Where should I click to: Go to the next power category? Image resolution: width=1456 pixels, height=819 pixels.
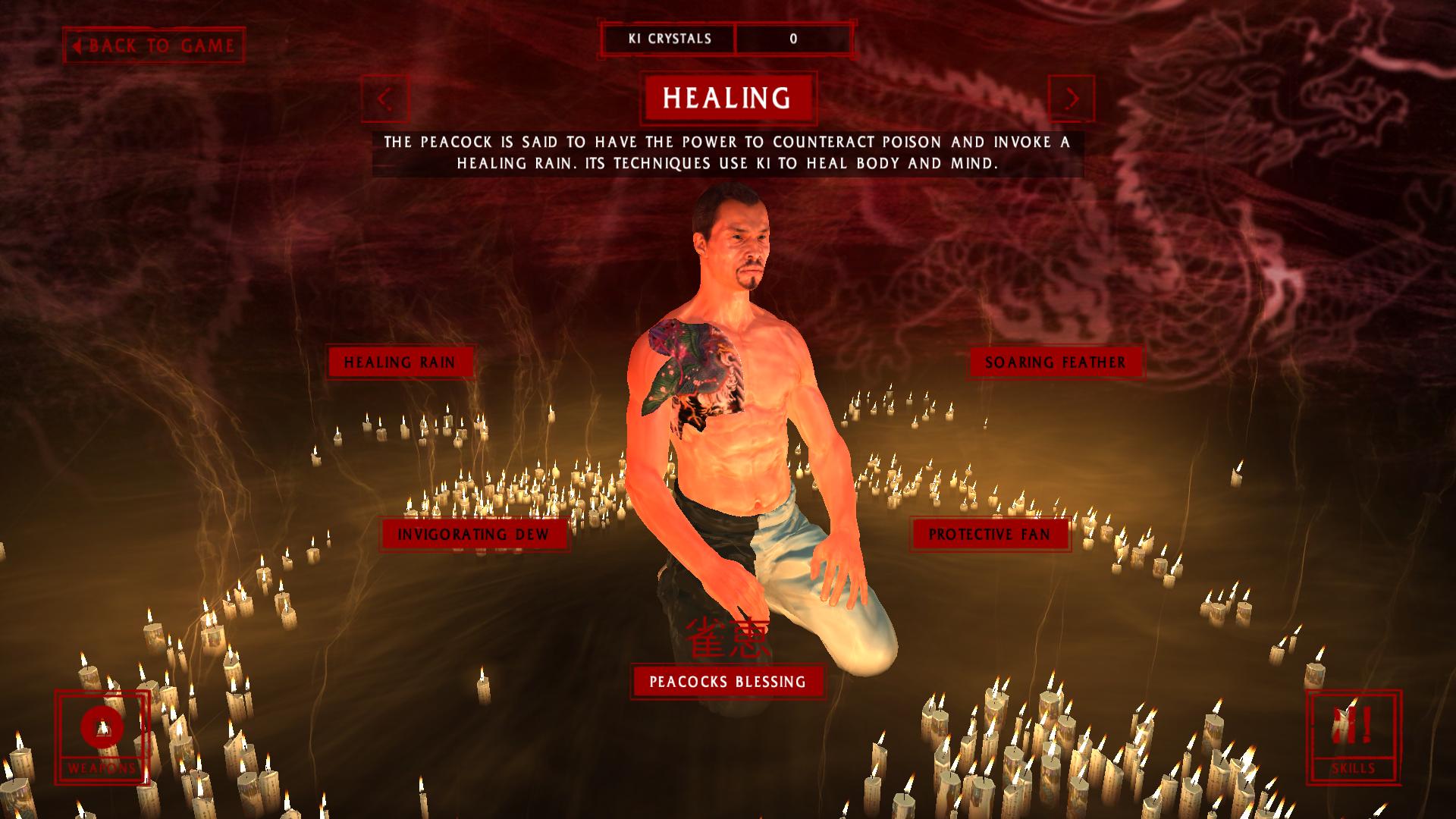pyautogui.click(x=1071, y=99)
